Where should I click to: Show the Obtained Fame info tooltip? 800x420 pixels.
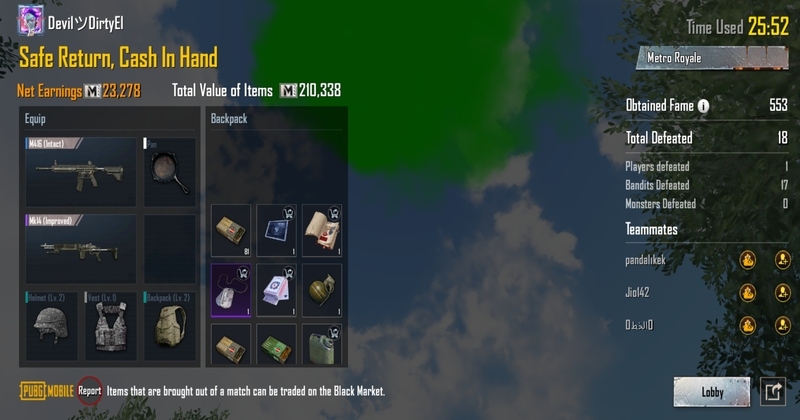[703, 106]
